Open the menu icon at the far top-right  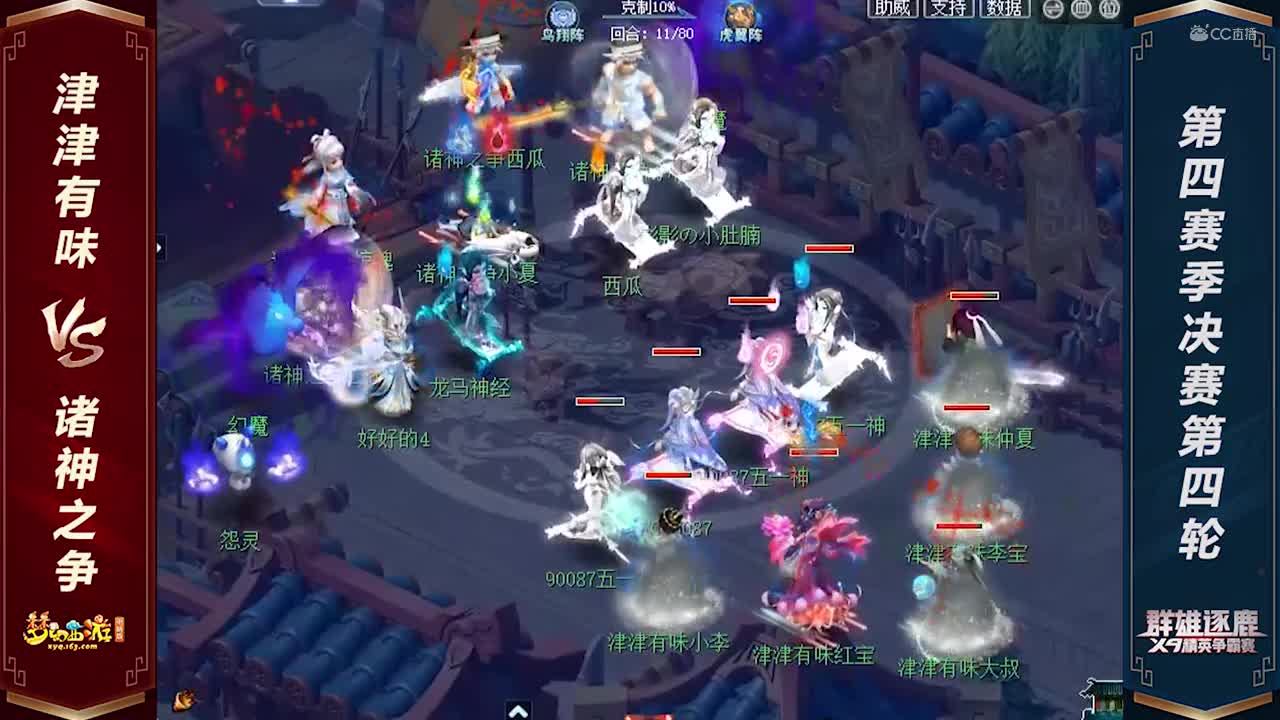tap(1110, 10)
